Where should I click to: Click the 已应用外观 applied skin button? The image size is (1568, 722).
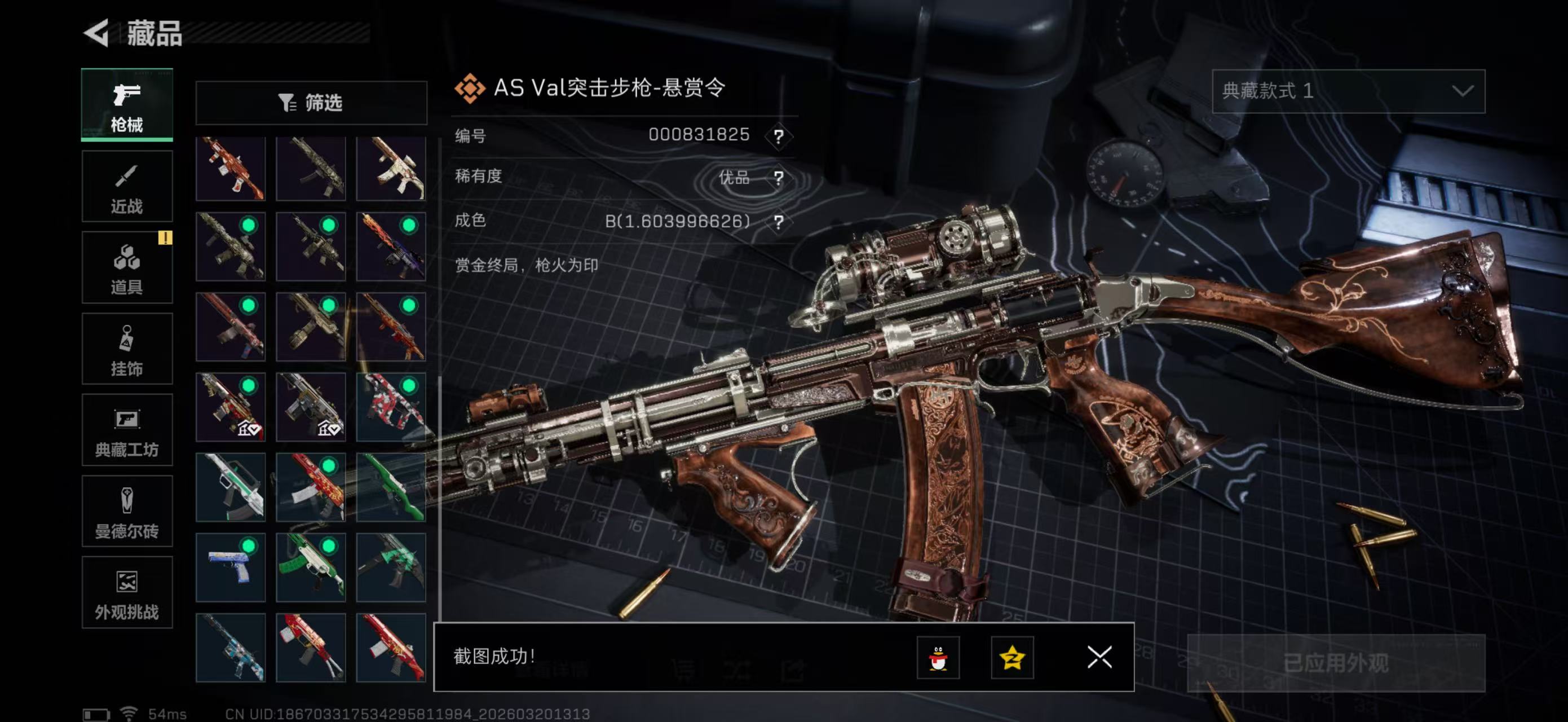pos(1336,663)
